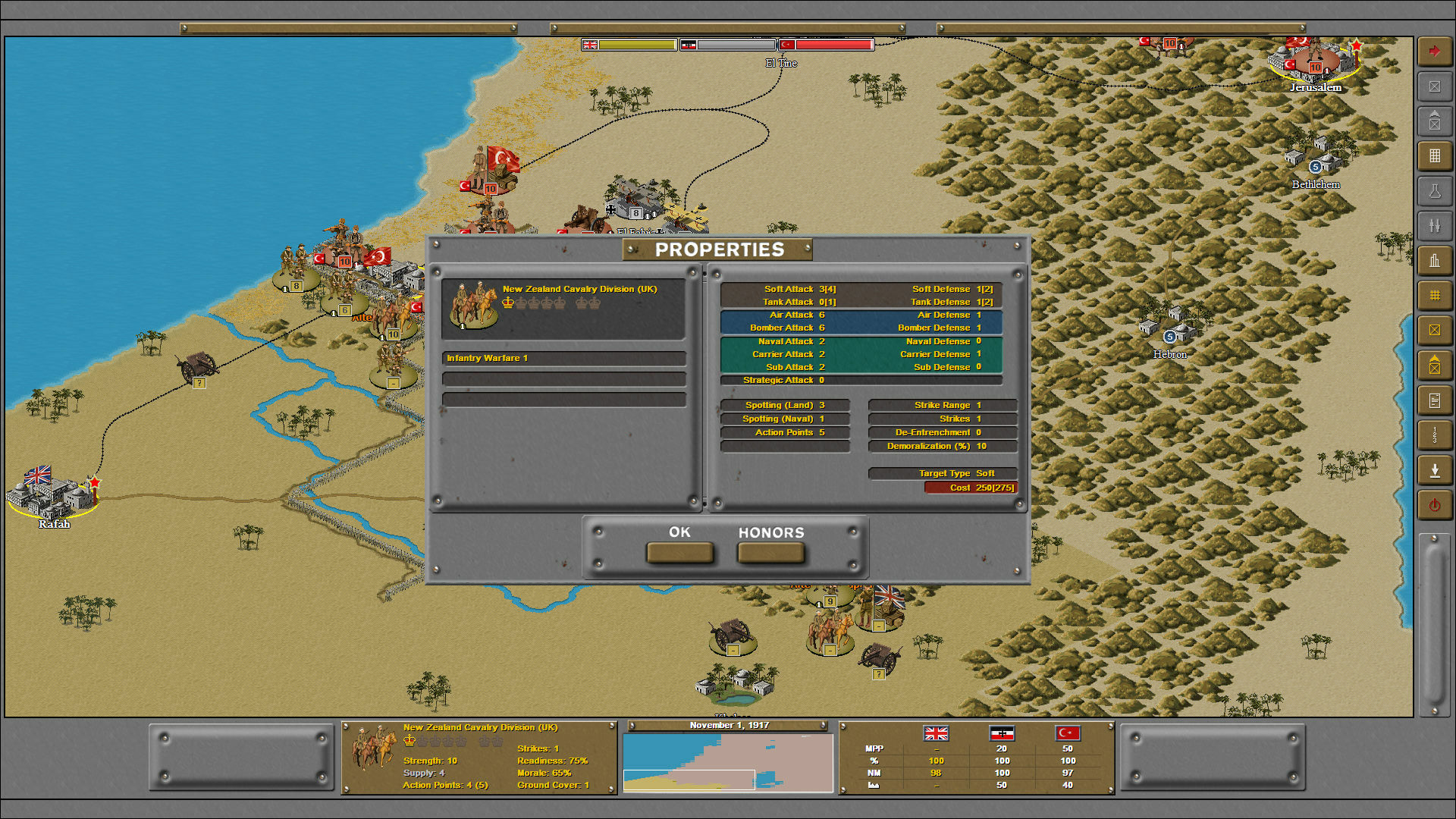This screenshot has height=819, width=1456.
Task: Toggle the hex grid overlay icon
Action: point(1435,295)
